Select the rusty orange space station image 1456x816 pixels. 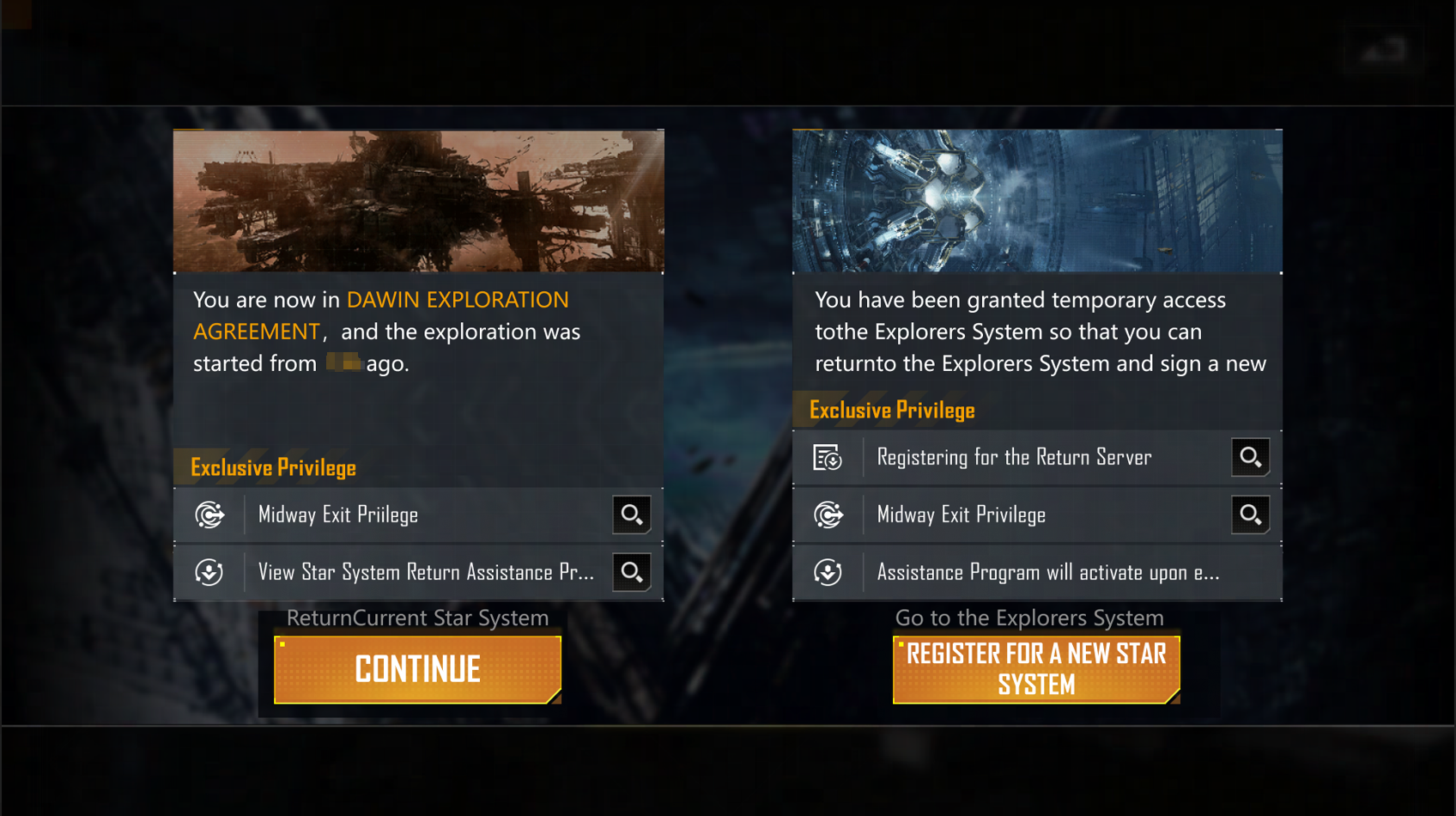pyautogui.click(x=419, y=201)
